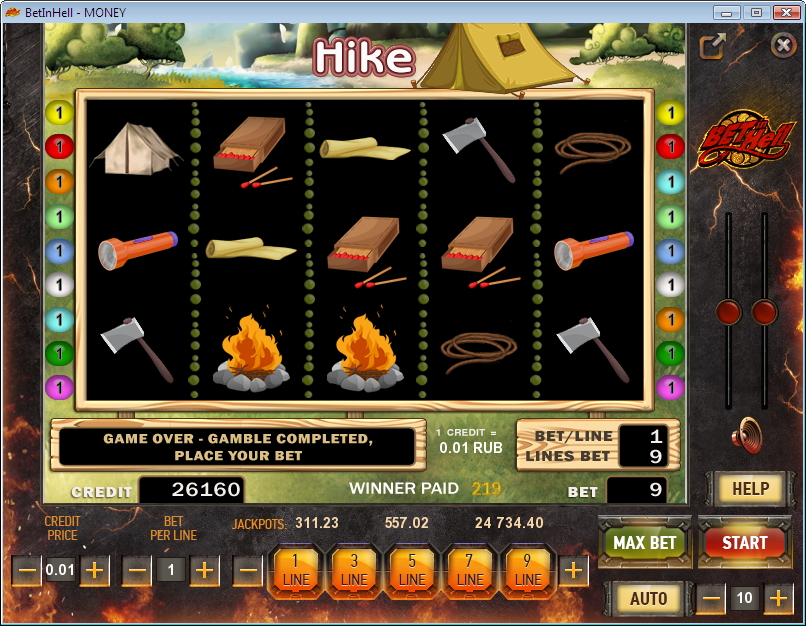The image size is (806, 626).
Task: Pick the 5 LINE bet button
Action: 412,571
